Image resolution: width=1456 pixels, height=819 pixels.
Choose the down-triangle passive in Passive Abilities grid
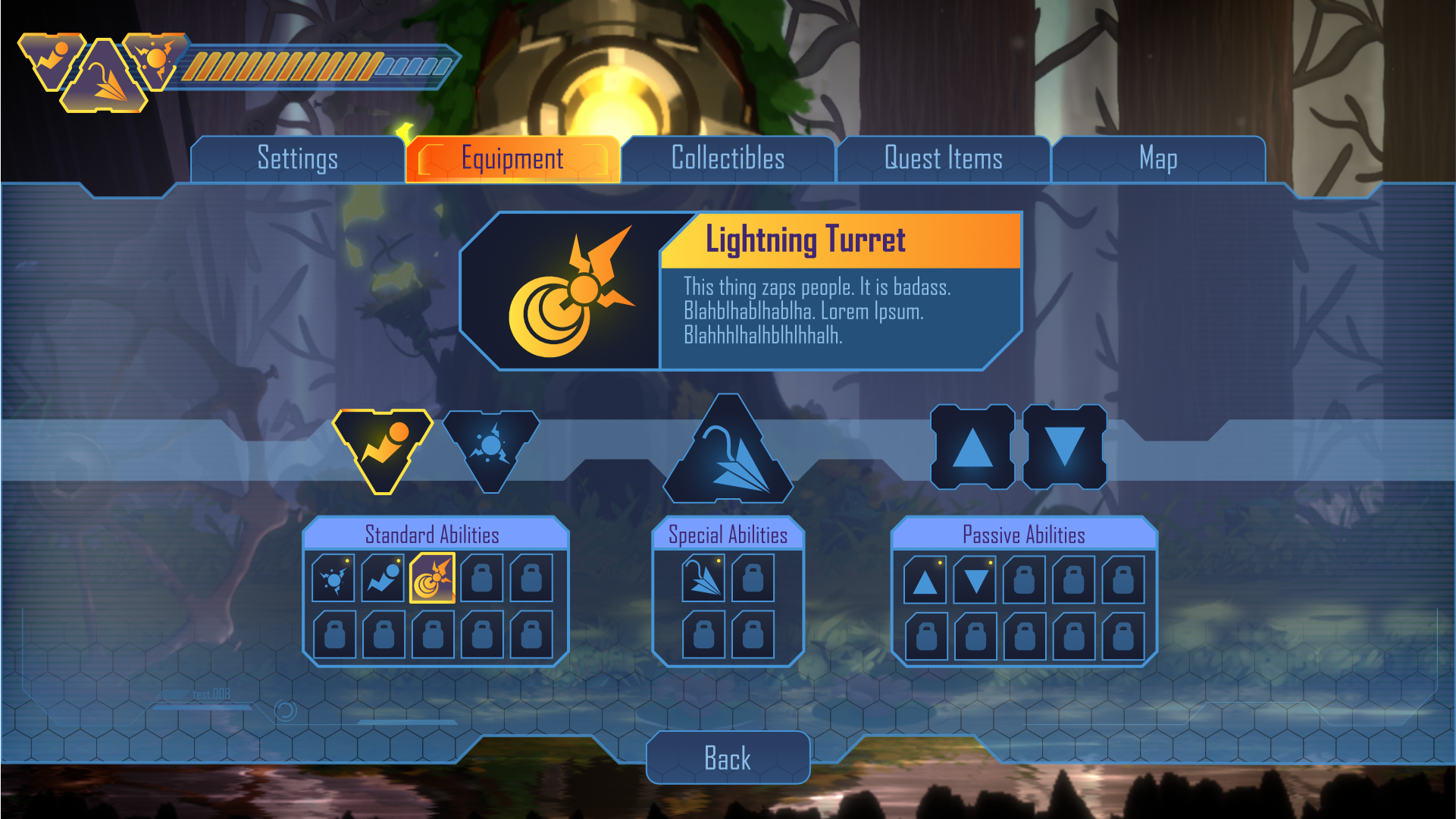click(x=975, y=580)
